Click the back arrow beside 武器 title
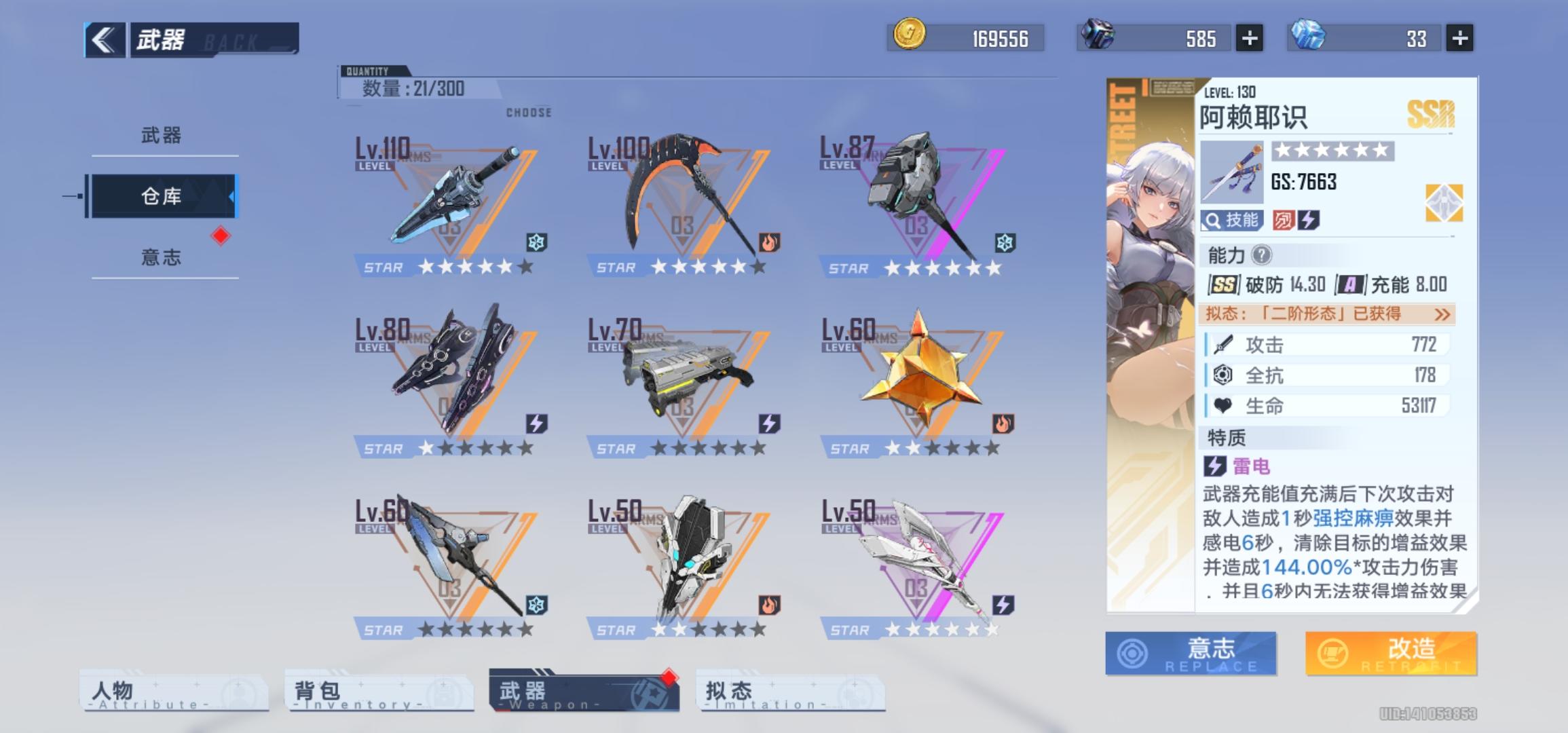The width and height of the screenshot is (1568, 733). click(104, 38)
